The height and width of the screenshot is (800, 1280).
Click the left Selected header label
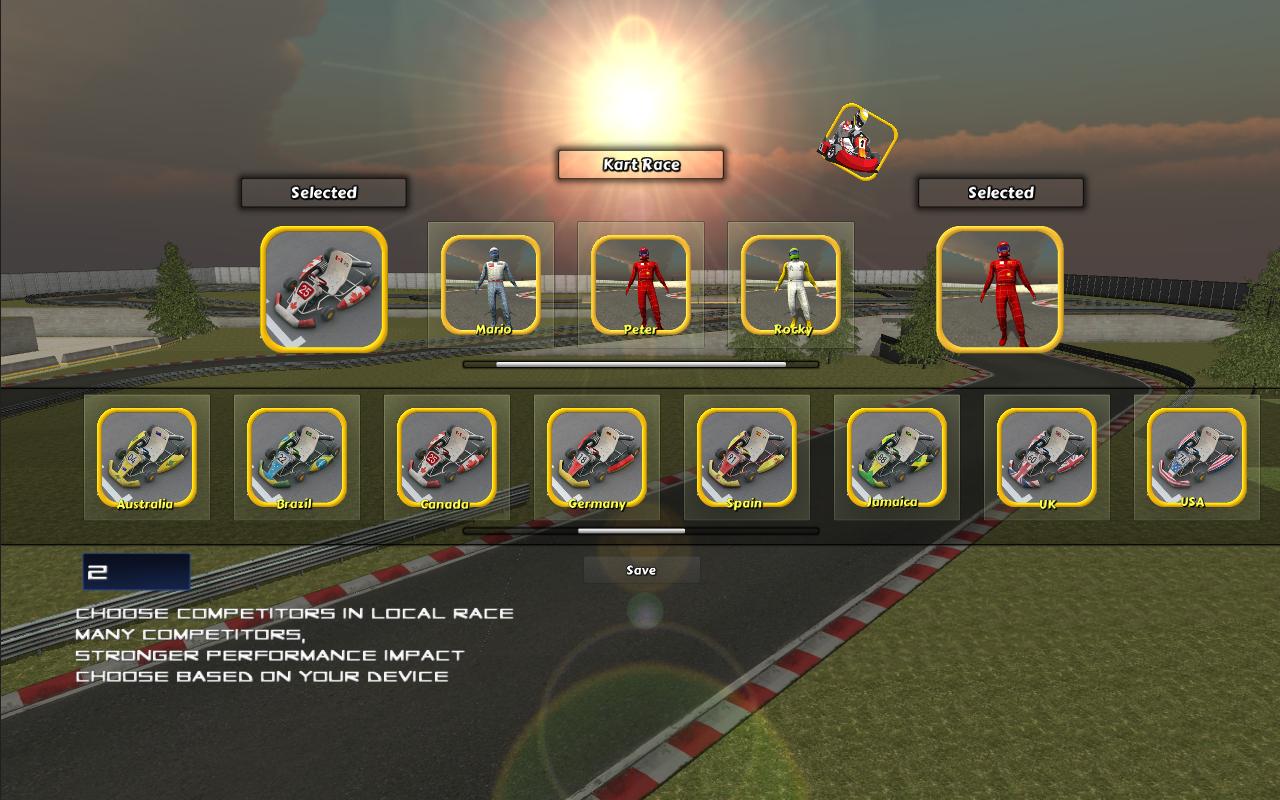323,193
